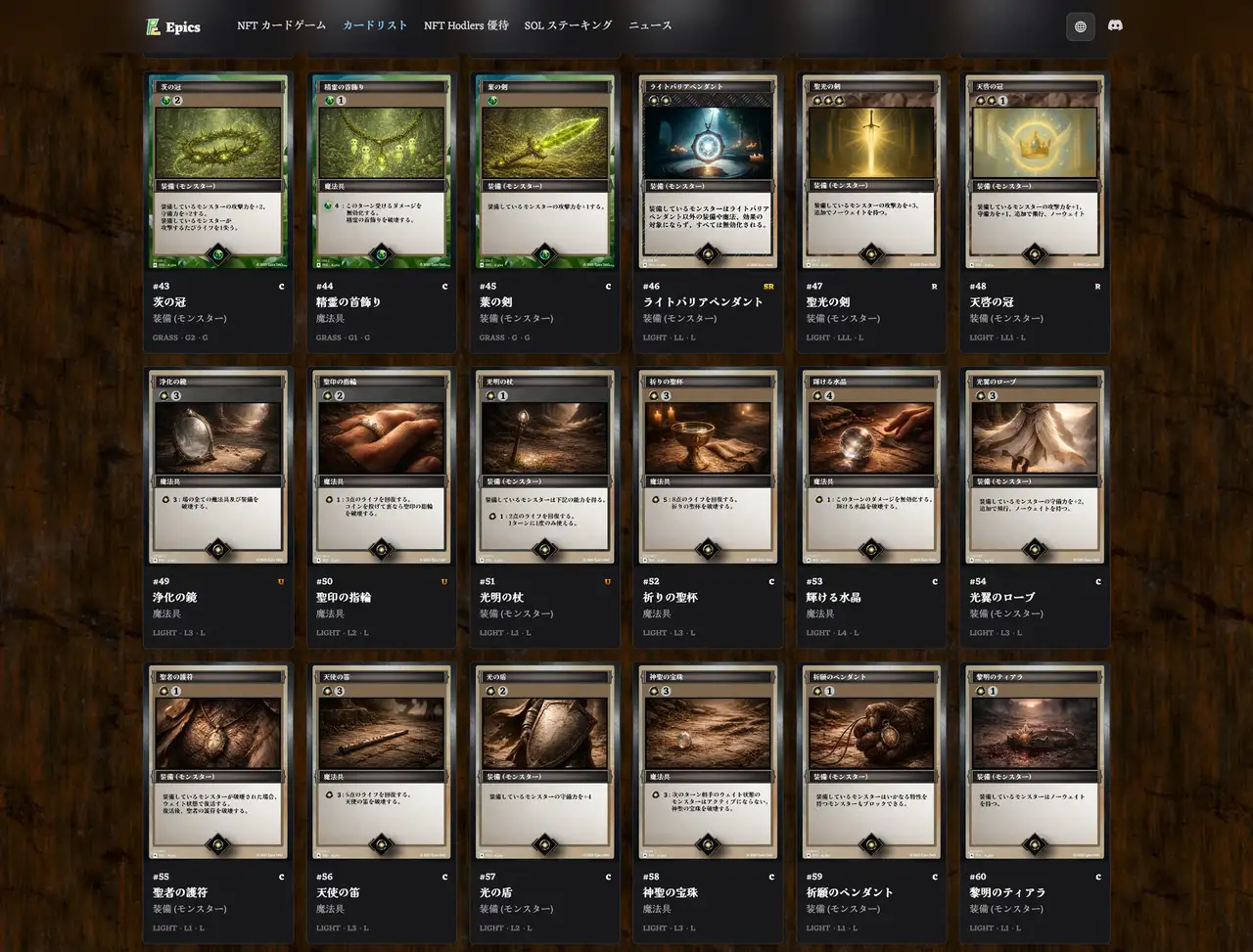Open the SOL ステーキング link
Image resolution: width=1253 pixels, height=952 pixels.
(568, 25)
